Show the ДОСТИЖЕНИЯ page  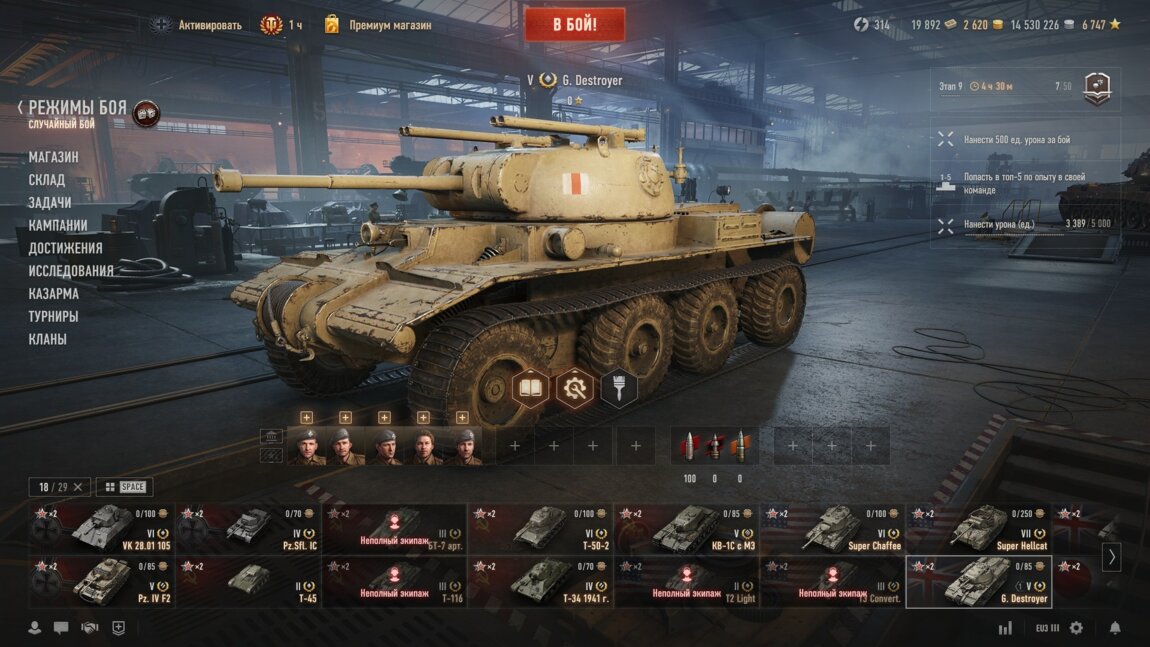click(x=65, y=248)
